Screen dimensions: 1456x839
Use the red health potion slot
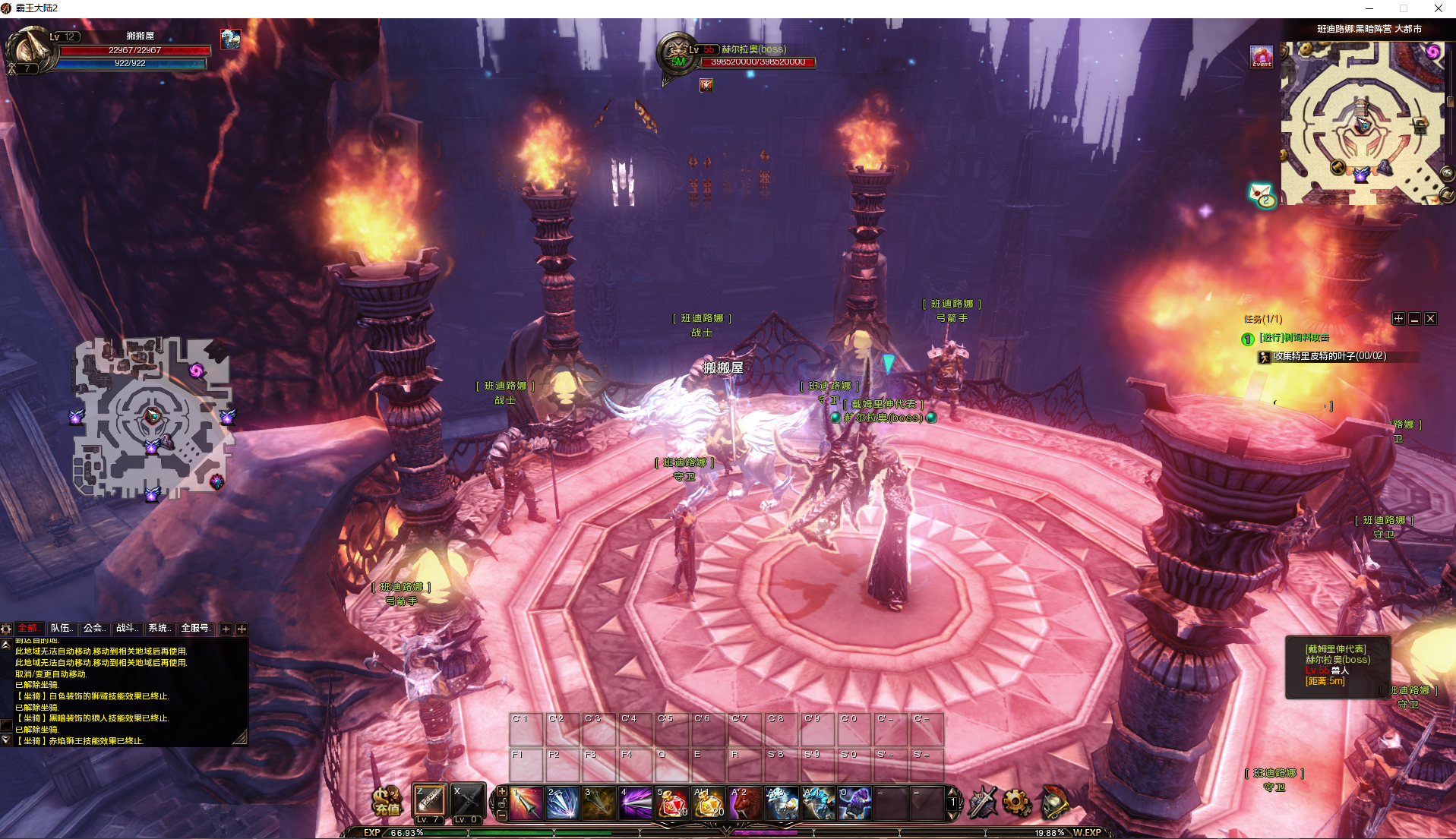click(x=671, y=803)
